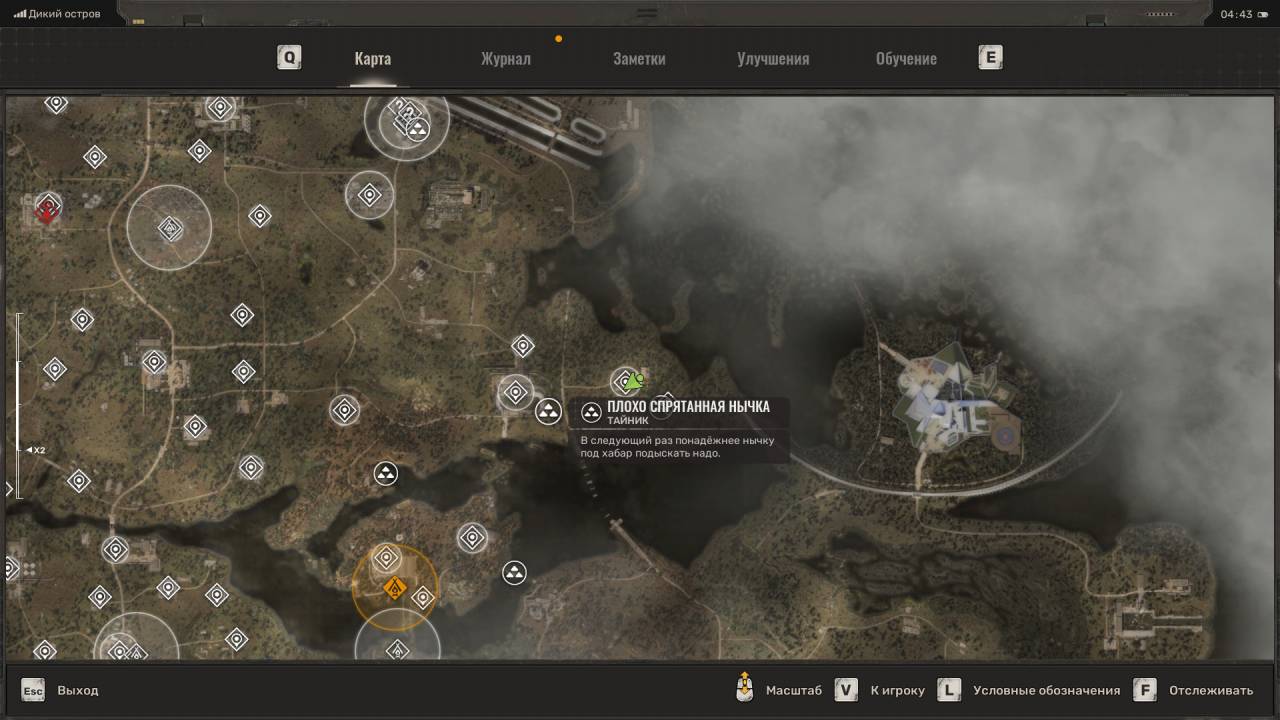Viewport: 1280px width, 720px height.
Task: Go to the Обучение tab
Action: 906,58
